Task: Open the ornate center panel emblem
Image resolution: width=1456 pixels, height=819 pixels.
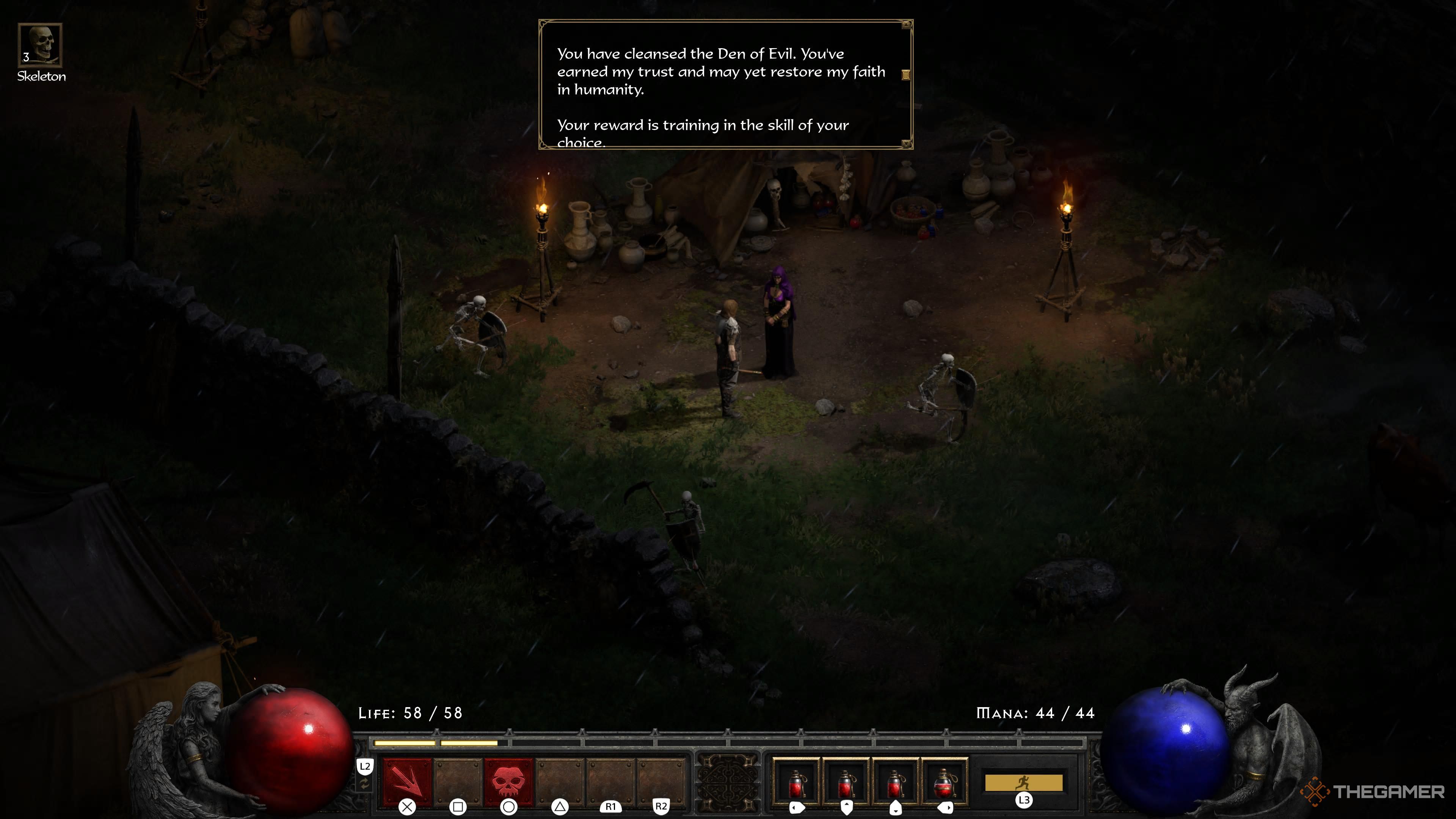Action: pos(728,783)
